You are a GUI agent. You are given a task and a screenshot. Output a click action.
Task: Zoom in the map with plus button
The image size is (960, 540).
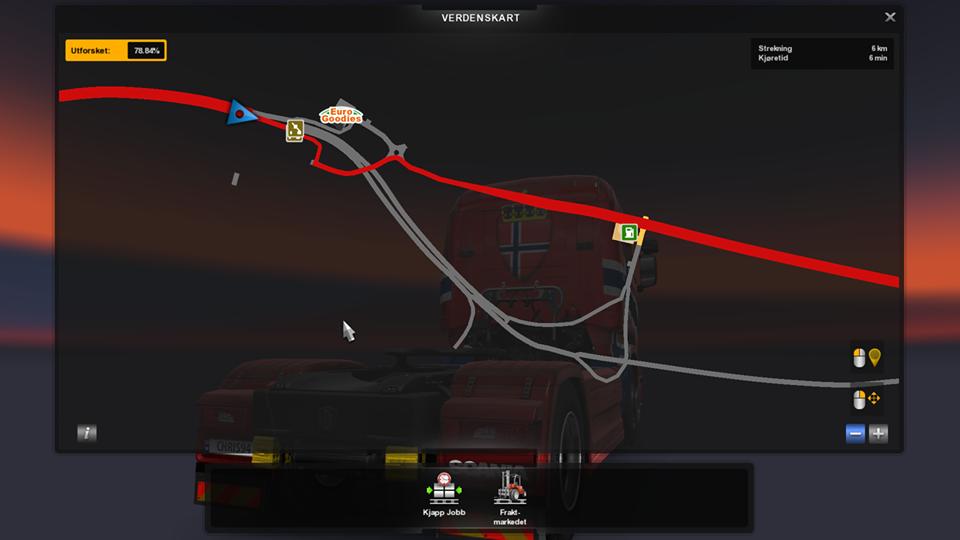pyautogui.click(x=878, y=433)
